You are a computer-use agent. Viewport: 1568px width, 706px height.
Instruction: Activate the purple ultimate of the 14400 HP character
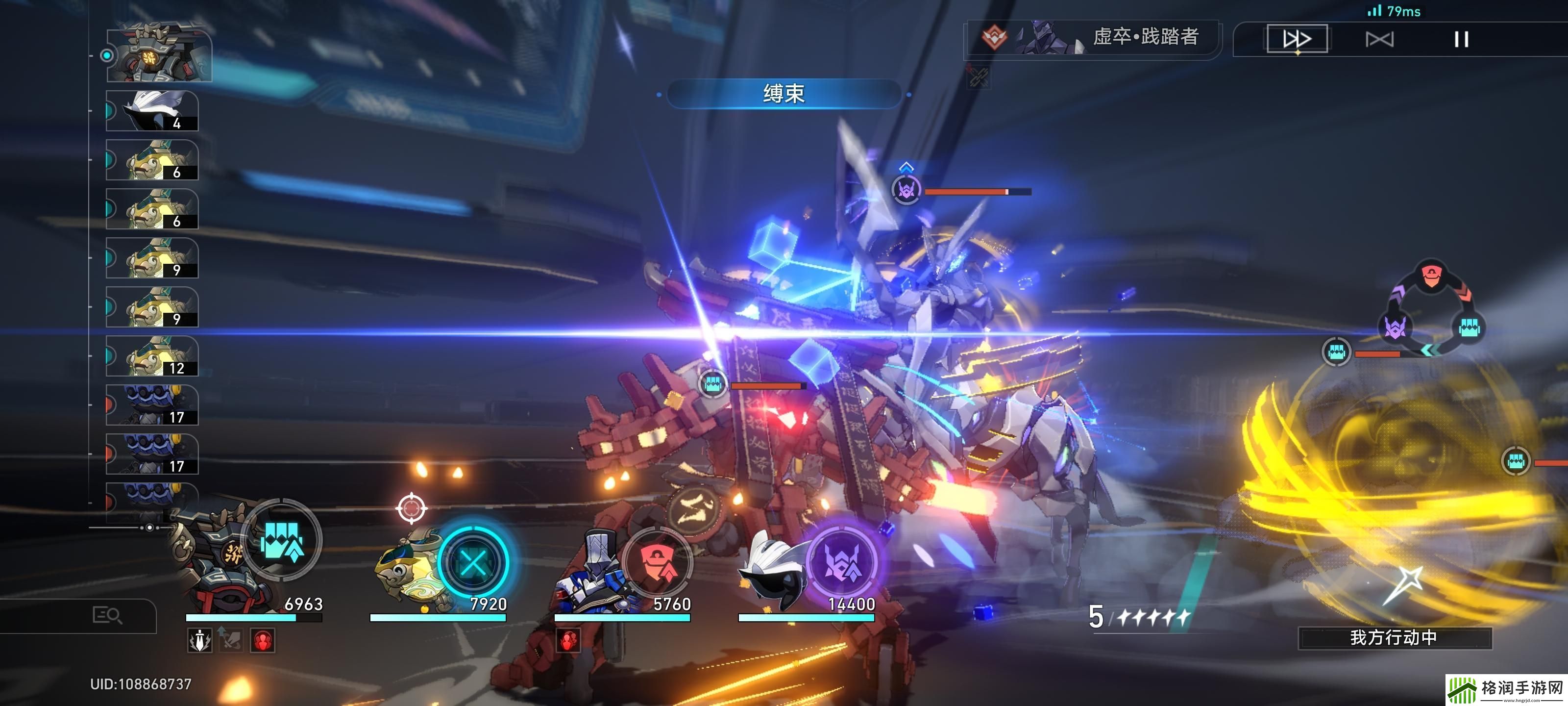(842, 562)
